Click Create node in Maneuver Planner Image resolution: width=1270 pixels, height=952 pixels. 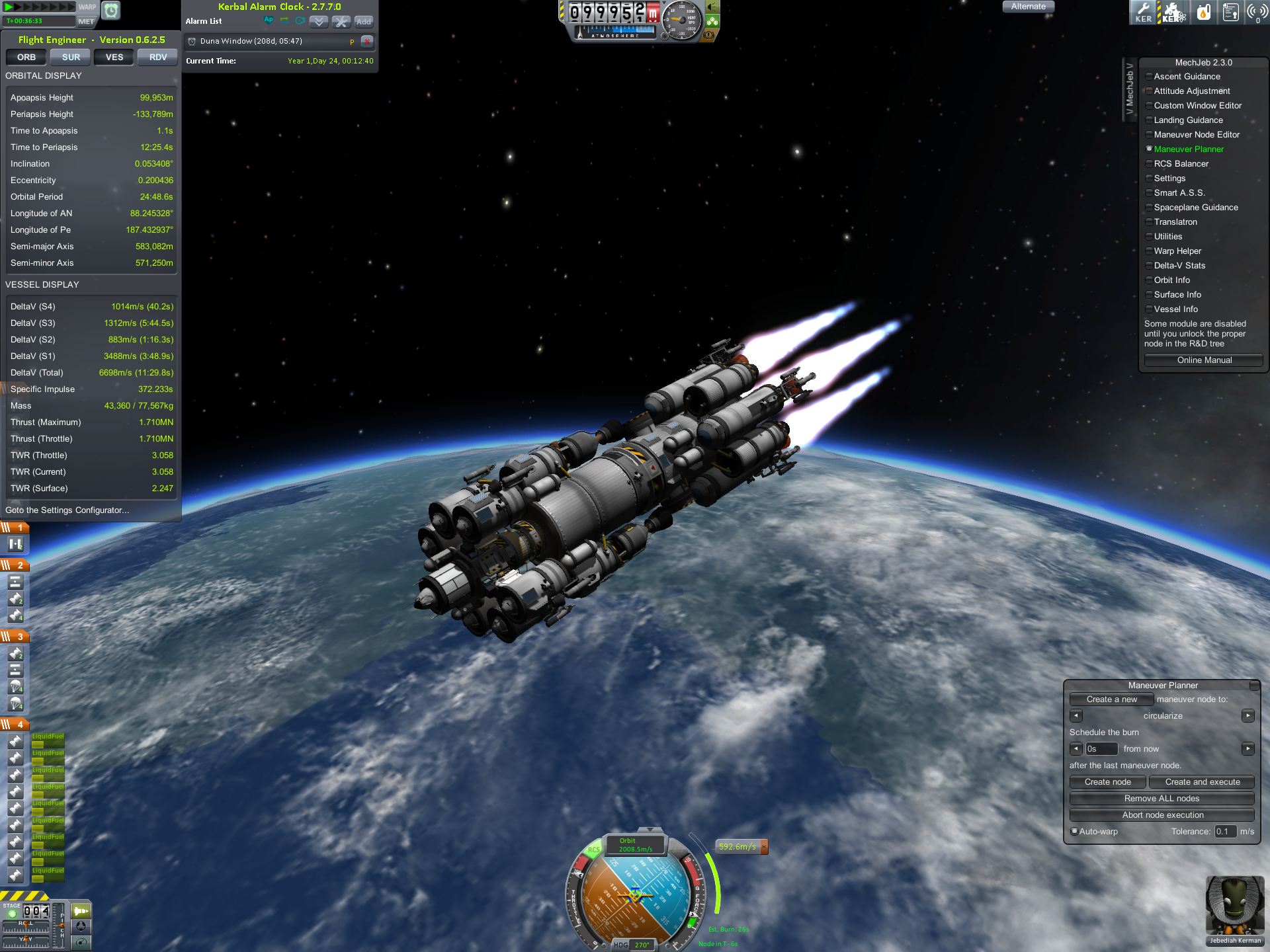tap(1107, 782)
